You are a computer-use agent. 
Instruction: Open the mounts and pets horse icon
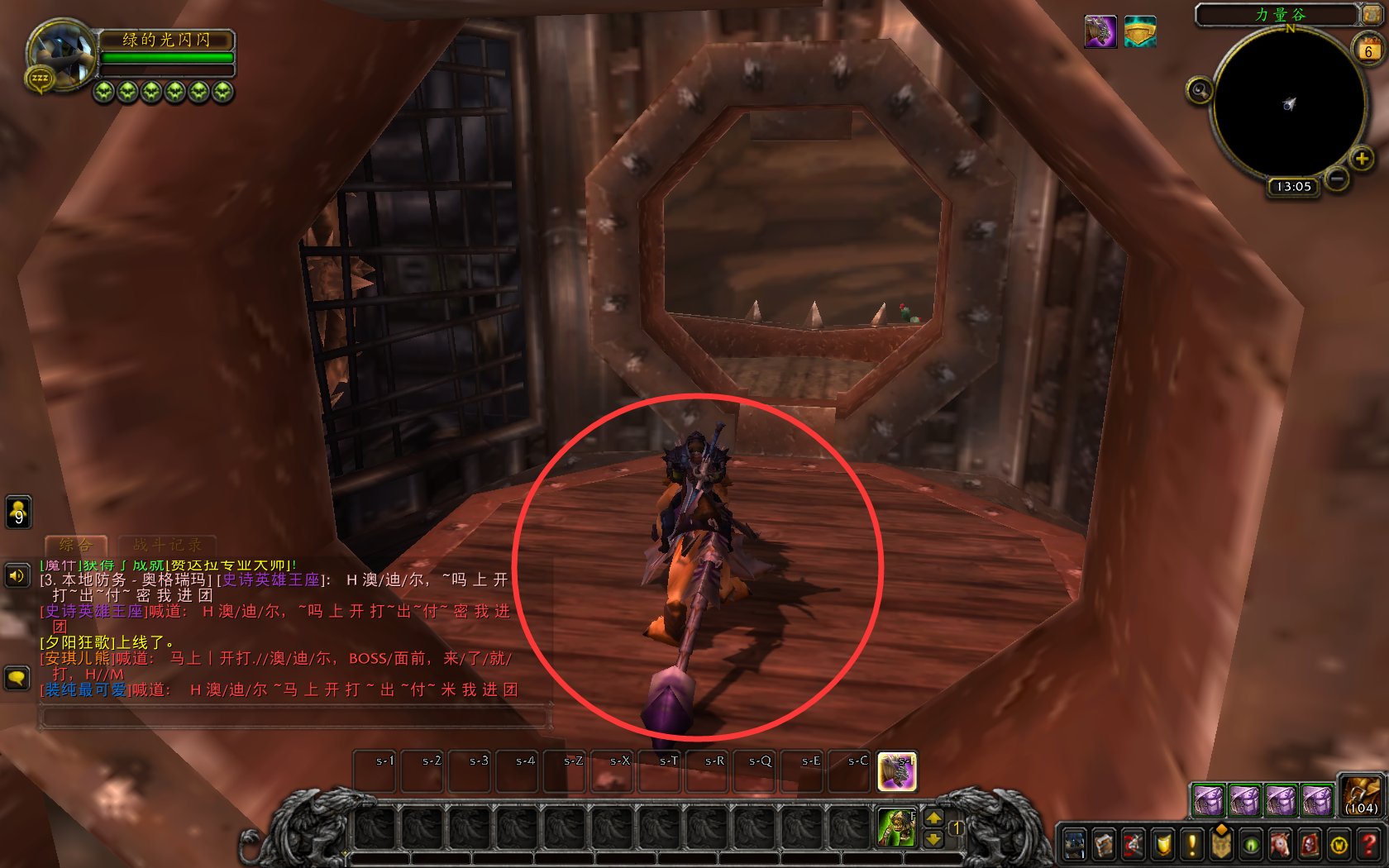coord(1281,845)
